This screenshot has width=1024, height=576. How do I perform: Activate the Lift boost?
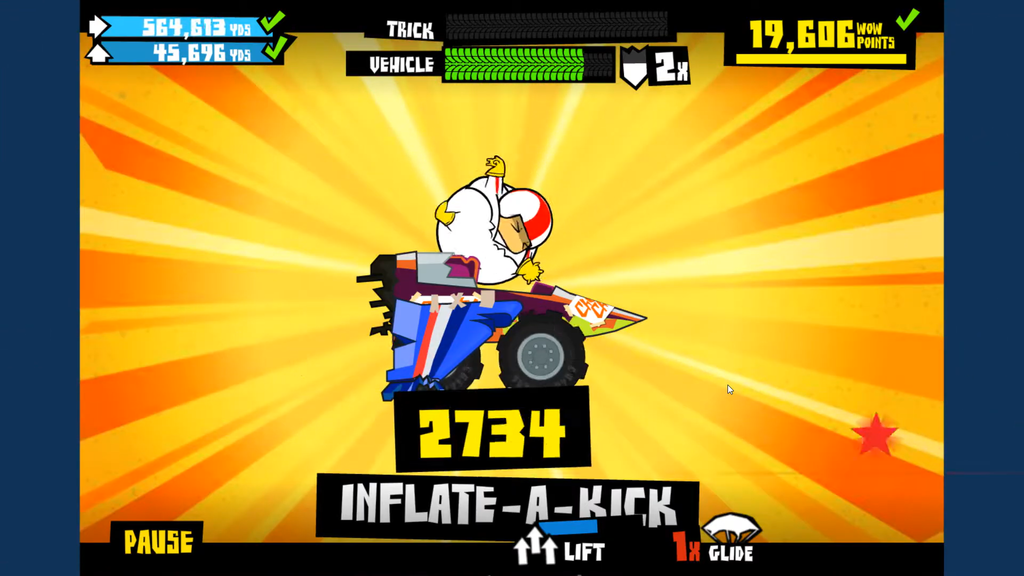tap(559, 548)
